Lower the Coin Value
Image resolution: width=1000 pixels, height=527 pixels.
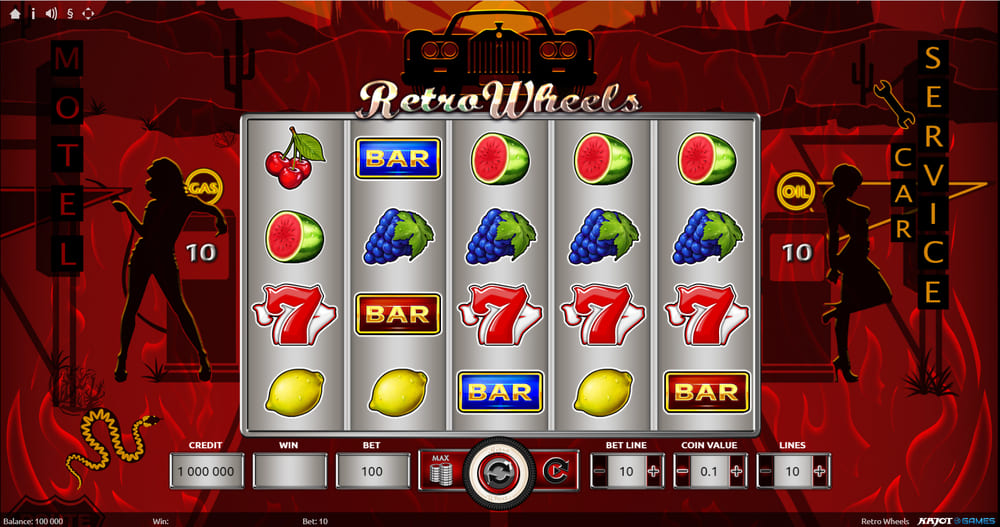683,470
